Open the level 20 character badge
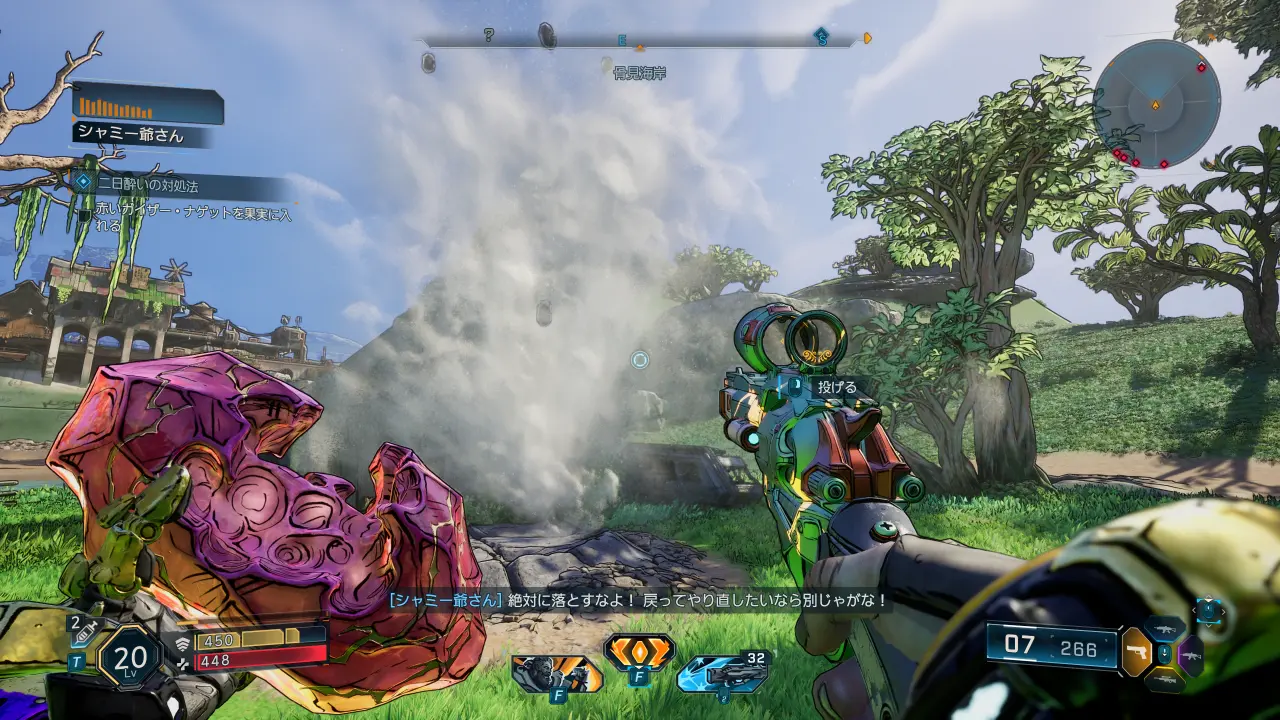 coord(130,657)
